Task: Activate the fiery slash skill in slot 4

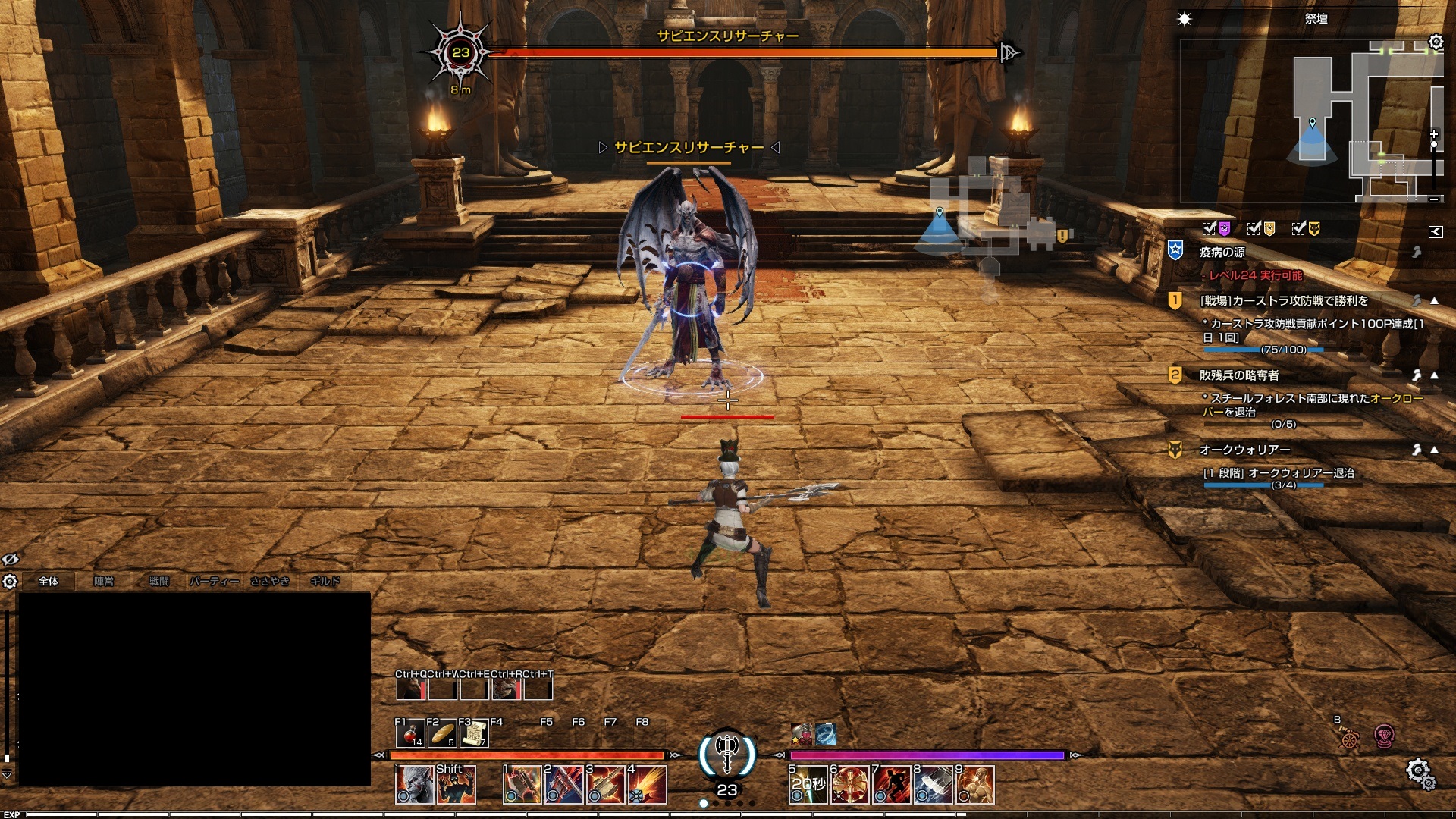Action: 648,785
